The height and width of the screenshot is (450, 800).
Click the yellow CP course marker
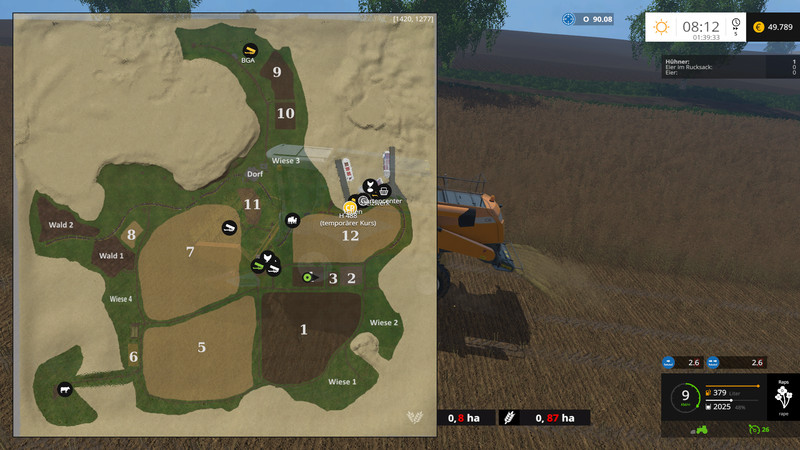pyautogui.click(x=350, y=207)
